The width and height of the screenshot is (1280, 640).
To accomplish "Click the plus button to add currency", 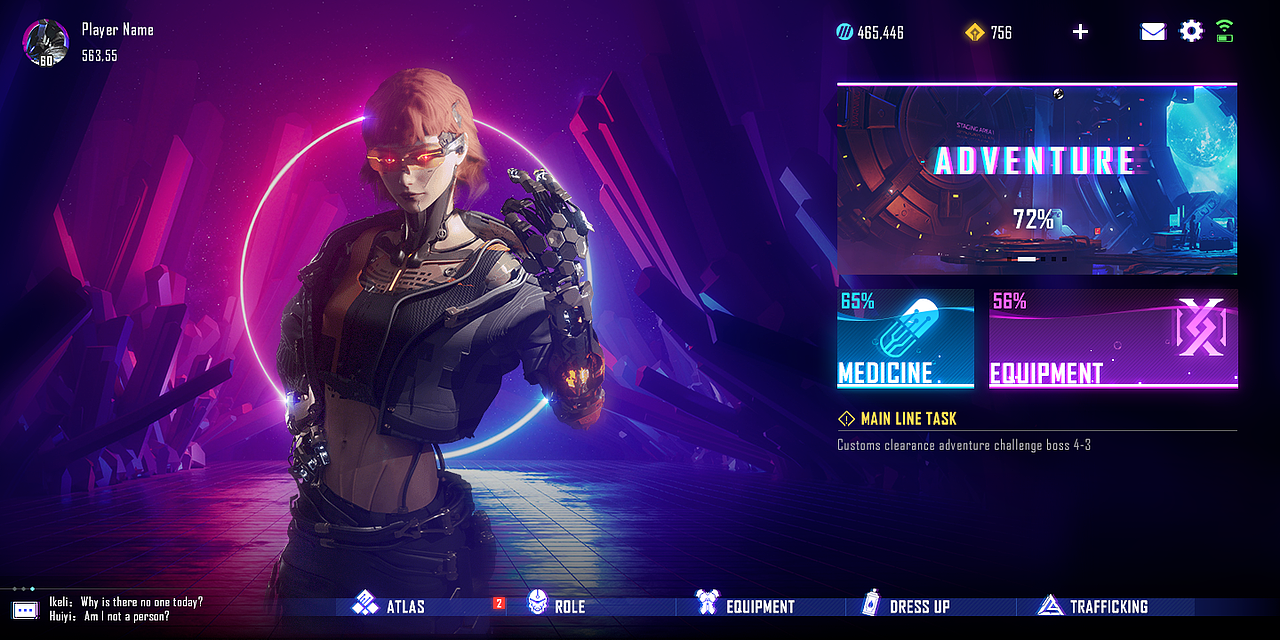I will 1080,32.
